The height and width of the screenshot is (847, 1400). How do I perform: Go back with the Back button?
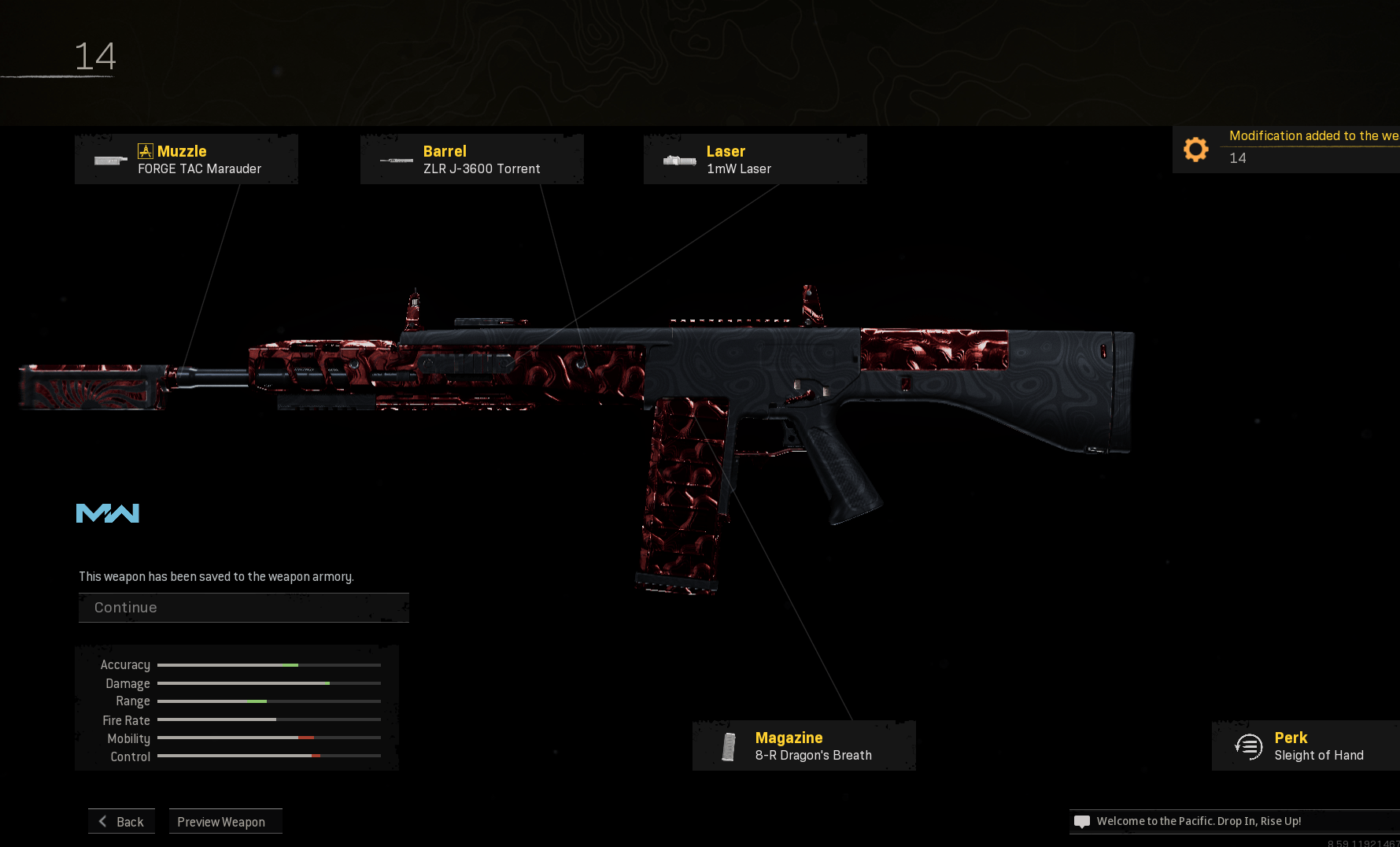point(122,821)
